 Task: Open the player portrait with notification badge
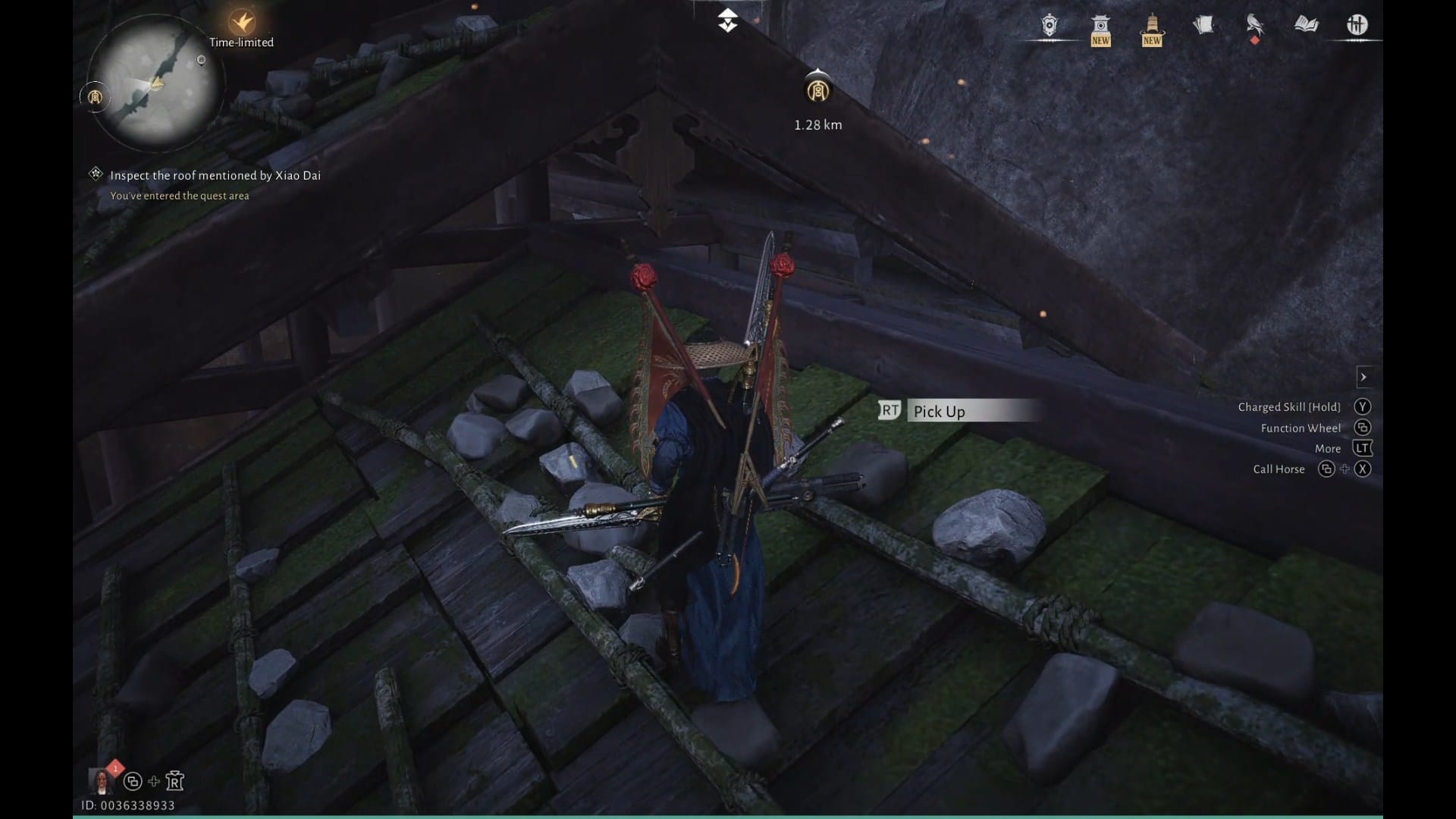point(102,780)
